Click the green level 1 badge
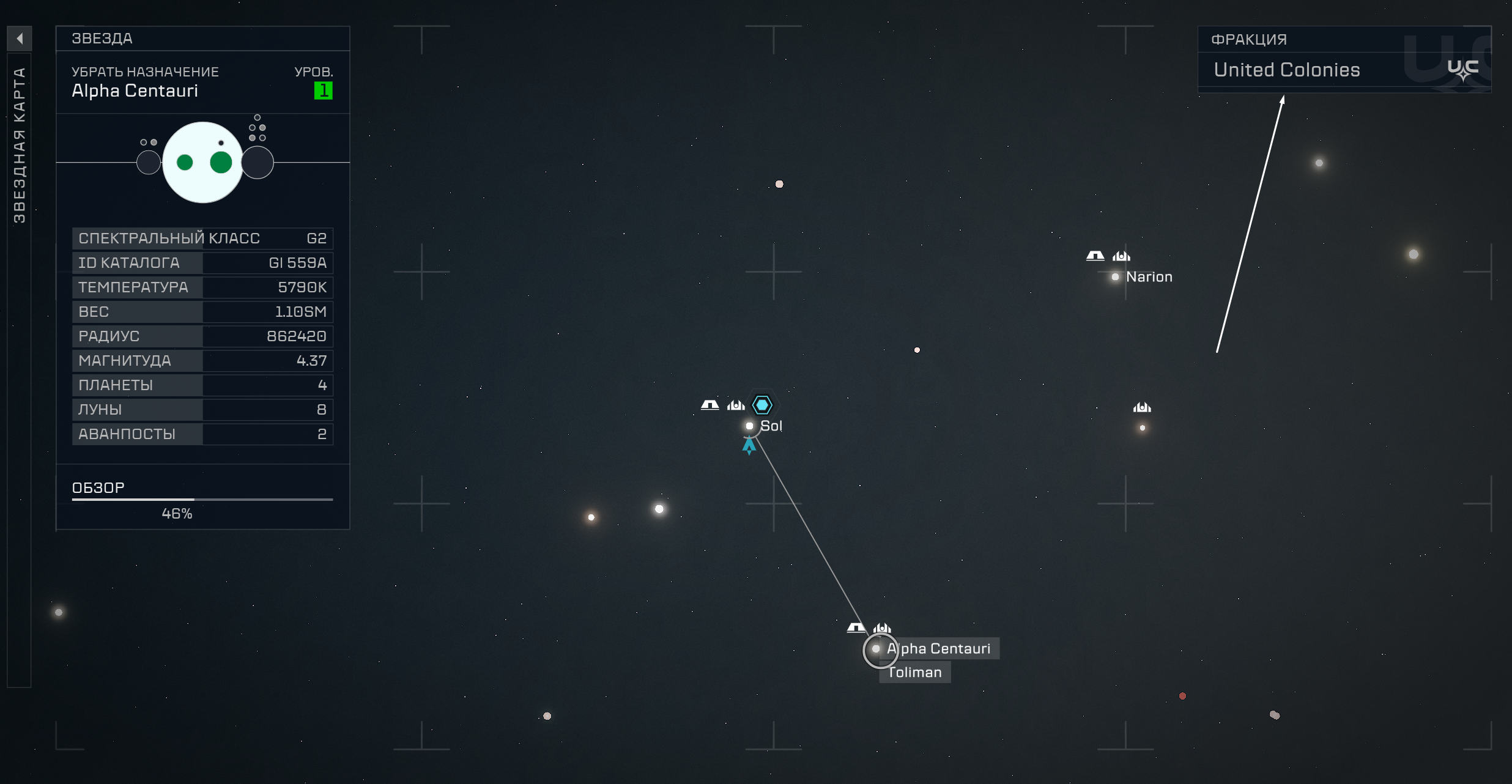This screenshot has width=1512, height=784. 325,91
